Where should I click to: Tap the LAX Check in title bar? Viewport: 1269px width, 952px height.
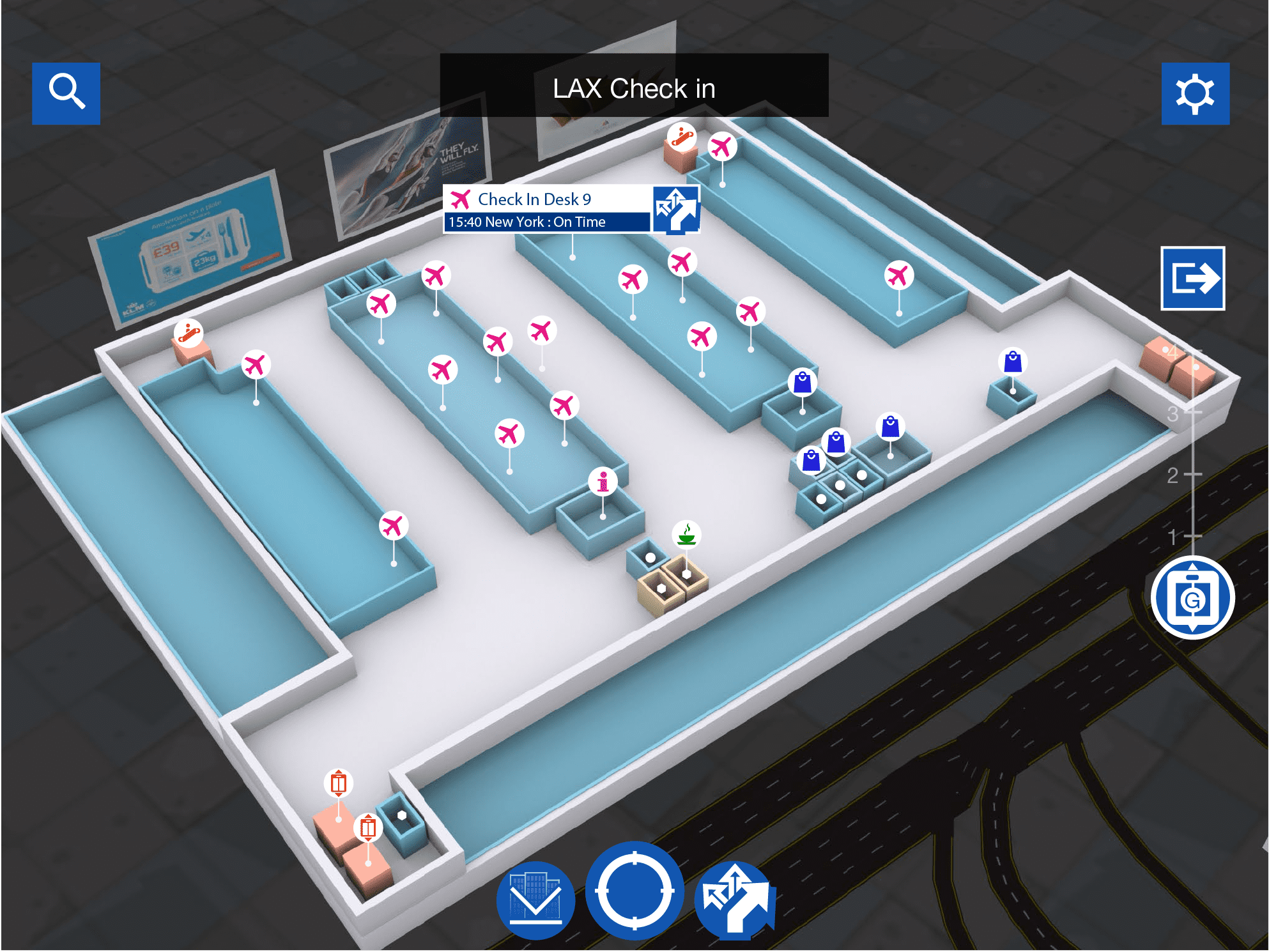click(x=634, y=86)
